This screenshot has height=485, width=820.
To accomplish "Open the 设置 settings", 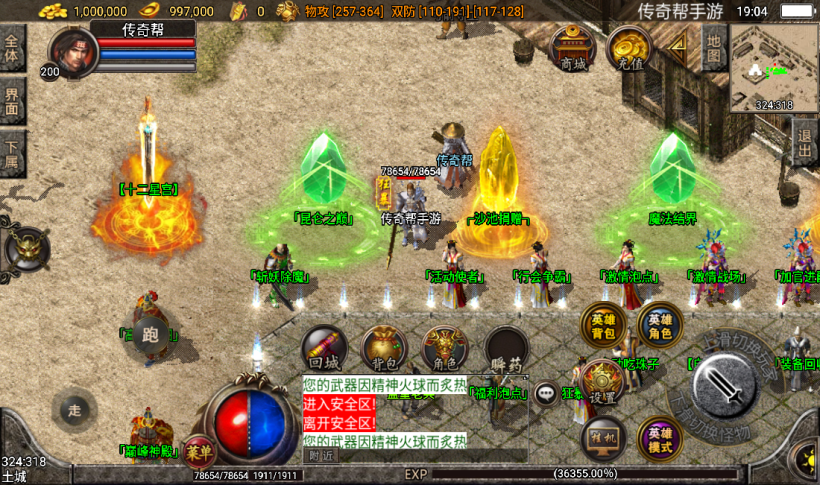I will [x=602, y=382].
